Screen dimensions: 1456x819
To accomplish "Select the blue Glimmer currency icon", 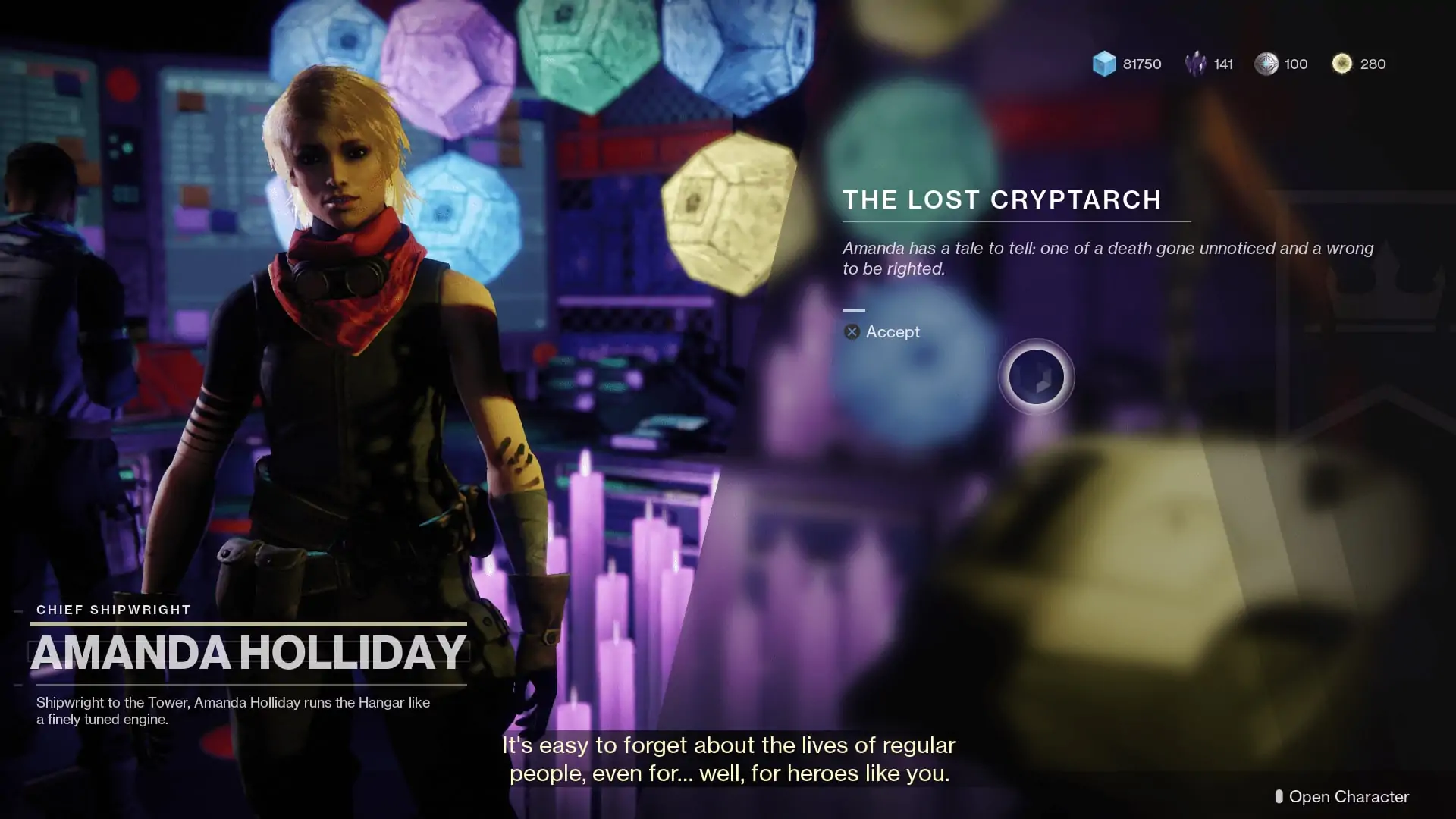I will point(1103,64).
